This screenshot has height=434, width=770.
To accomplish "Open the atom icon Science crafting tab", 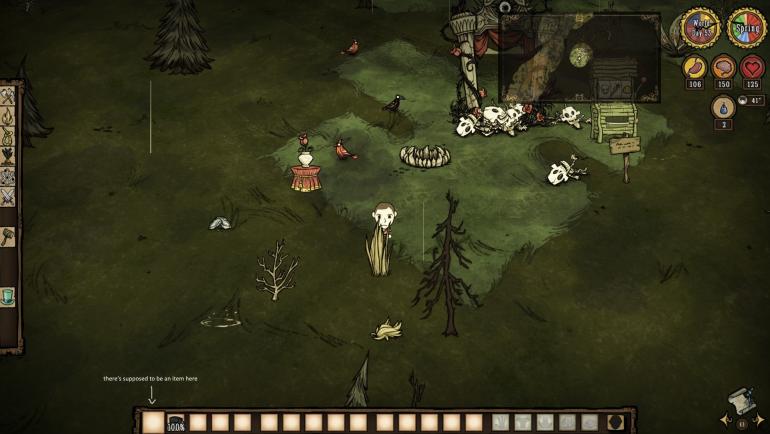I will (7, 176).
